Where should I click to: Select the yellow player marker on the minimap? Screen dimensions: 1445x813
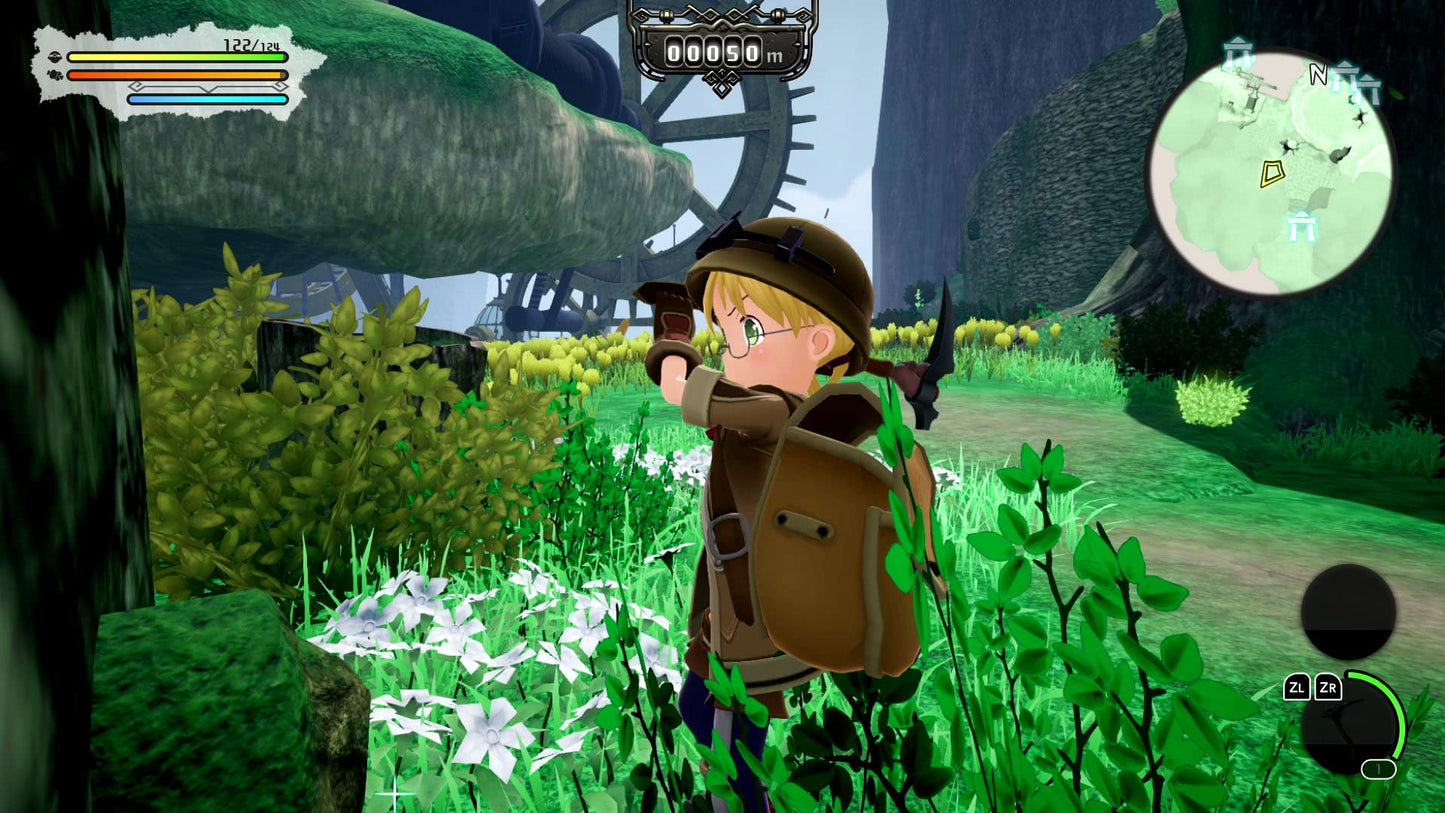point(1272,174)
